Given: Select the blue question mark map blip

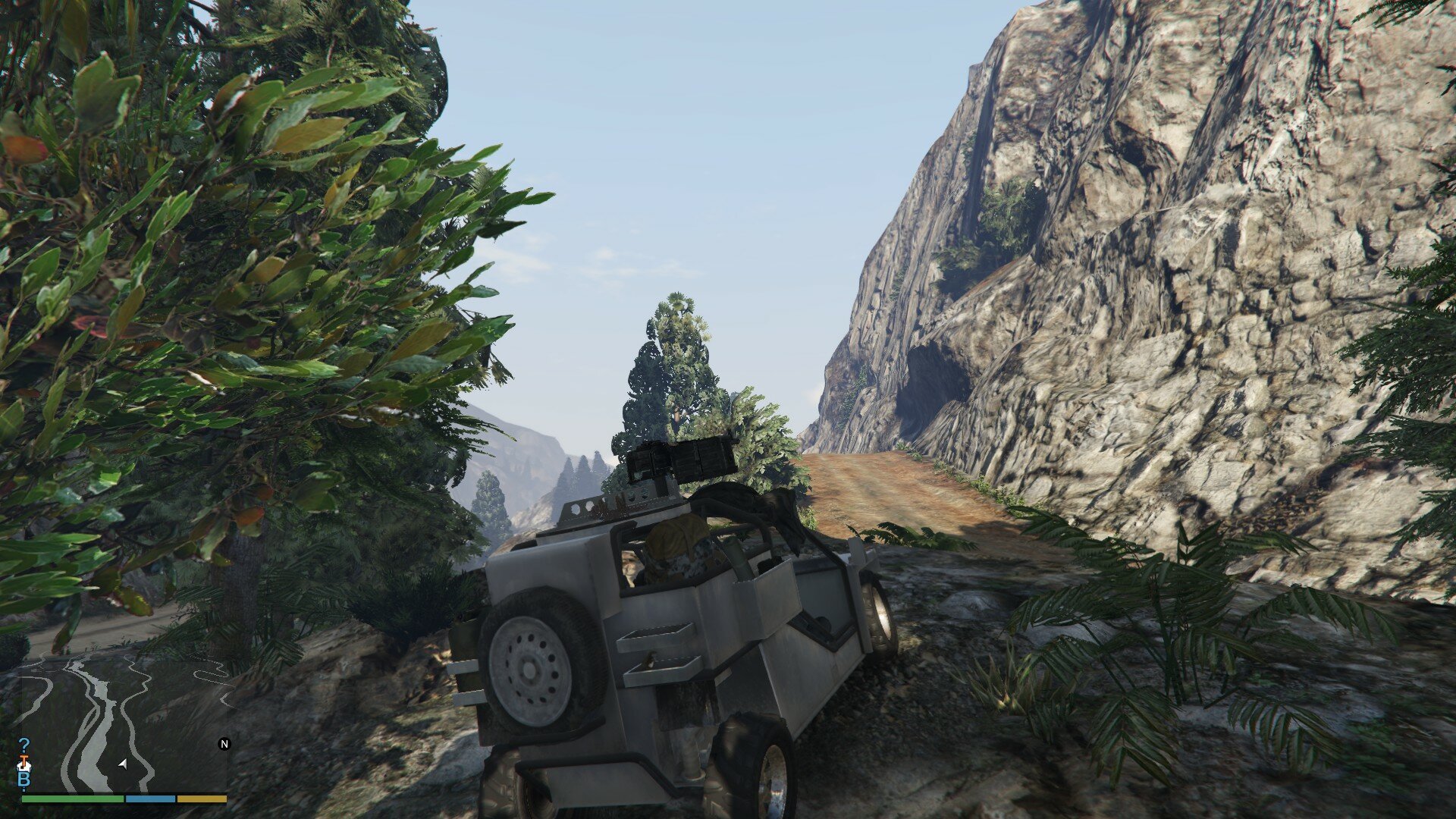Looking at the screenshot, I should click(x=24, y=745).
